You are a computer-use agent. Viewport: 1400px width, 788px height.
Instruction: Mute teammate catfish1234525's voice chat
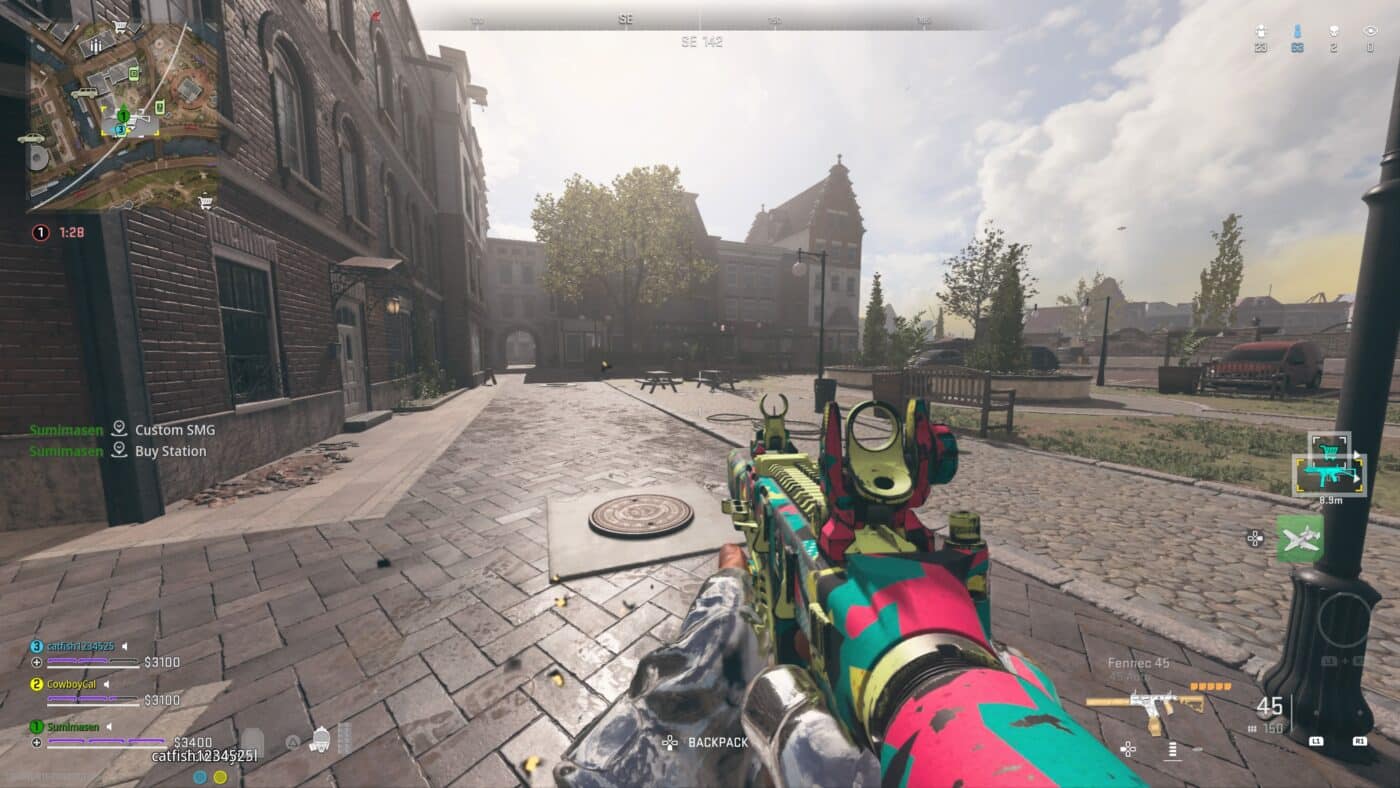click(x=126, y=645)
